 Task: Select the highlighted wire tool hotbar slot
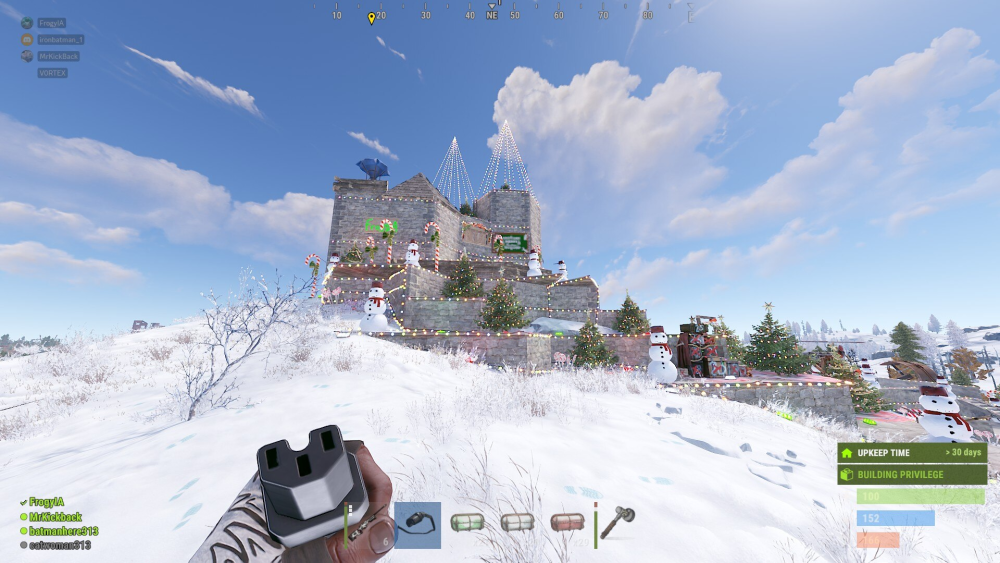point(417,524)
